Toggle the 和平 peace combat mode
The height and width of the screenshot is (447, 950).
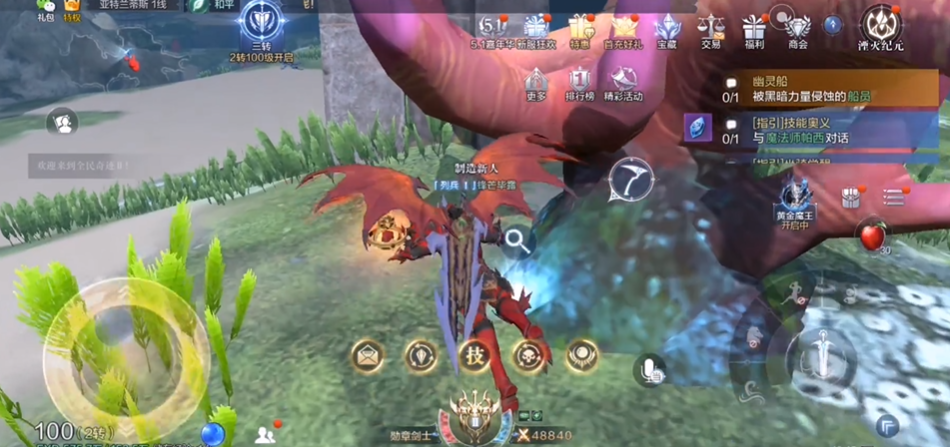pyautogui.click(x=222, y=5)
